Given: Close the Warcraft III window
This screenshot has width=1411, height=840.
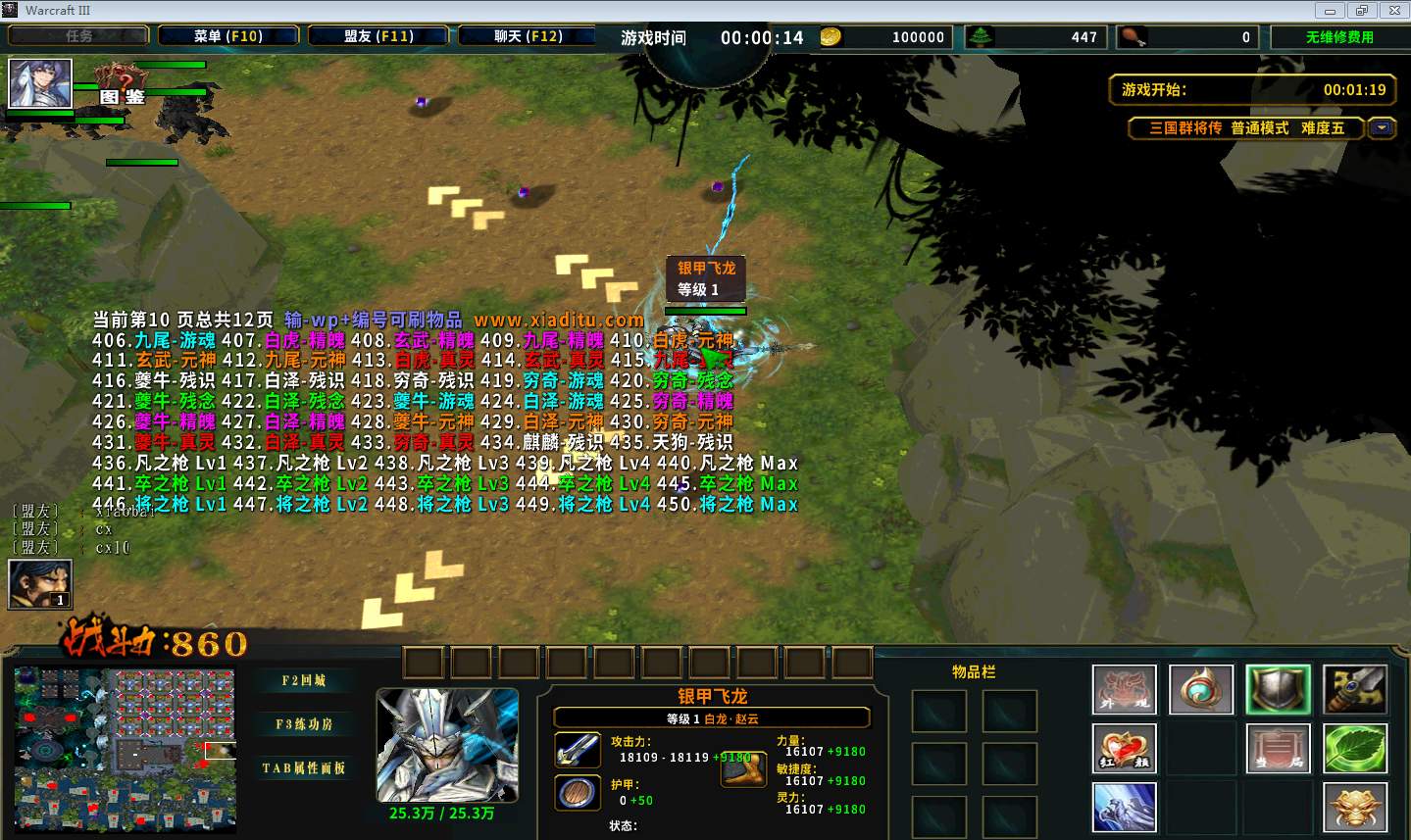Looking at the screenshot, I should (1393, 11).
